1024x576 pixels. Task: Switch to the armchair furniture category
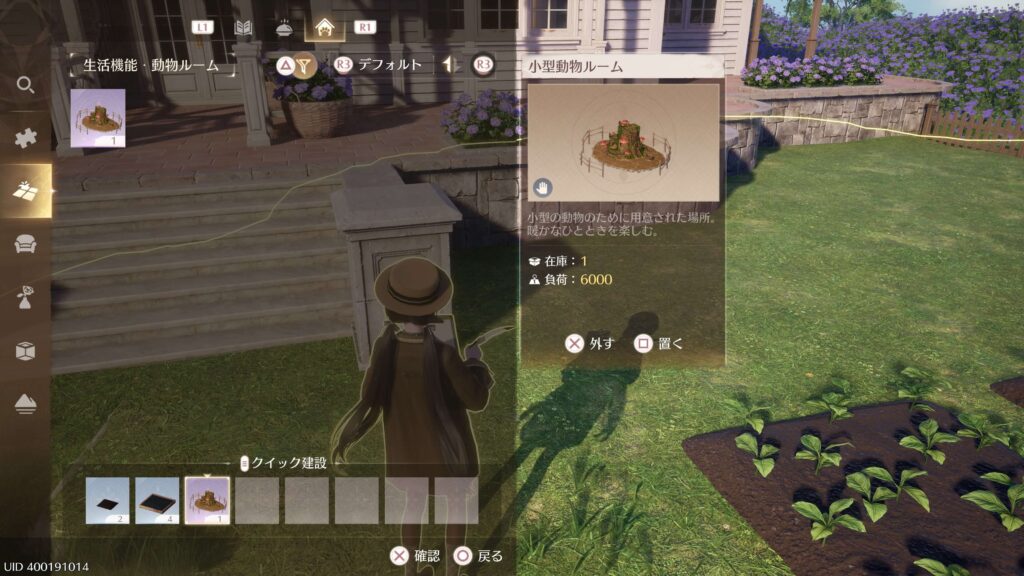coord(26,244)
